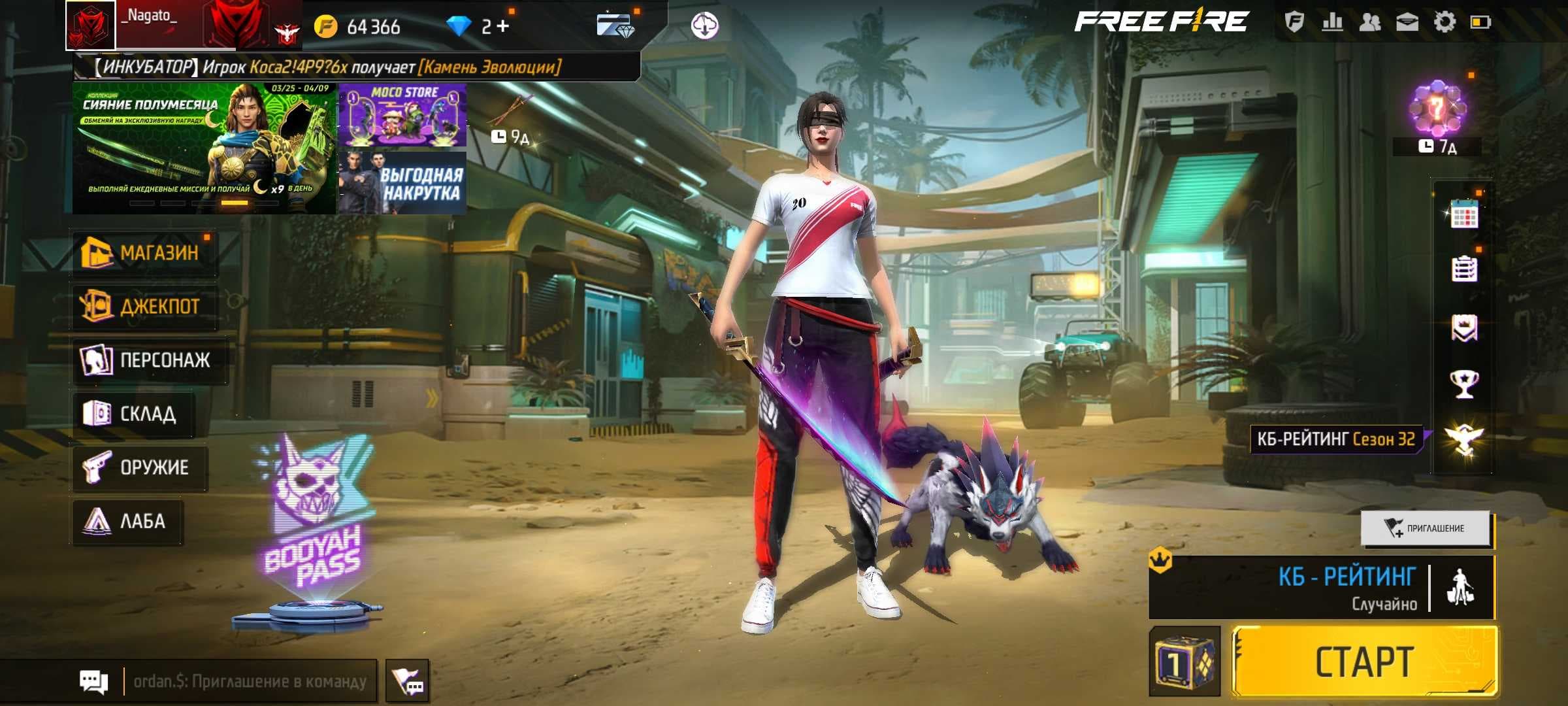Start the match with the yellow СТАРТ button

1364,662
